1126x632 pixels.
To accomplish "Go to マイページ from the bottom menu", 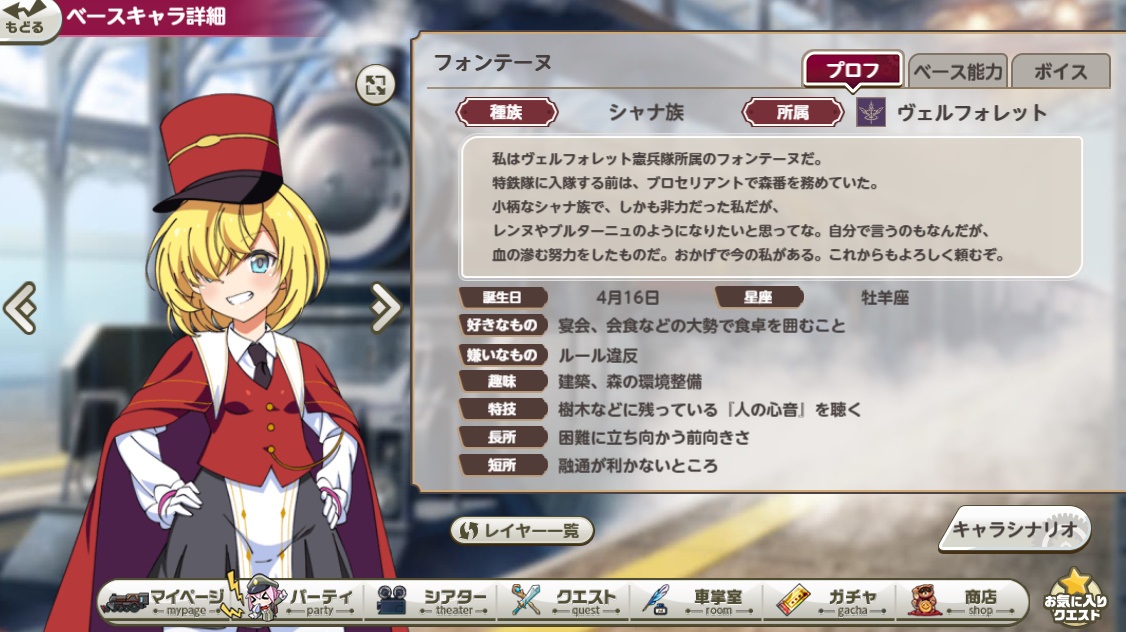I will (165, 600).
